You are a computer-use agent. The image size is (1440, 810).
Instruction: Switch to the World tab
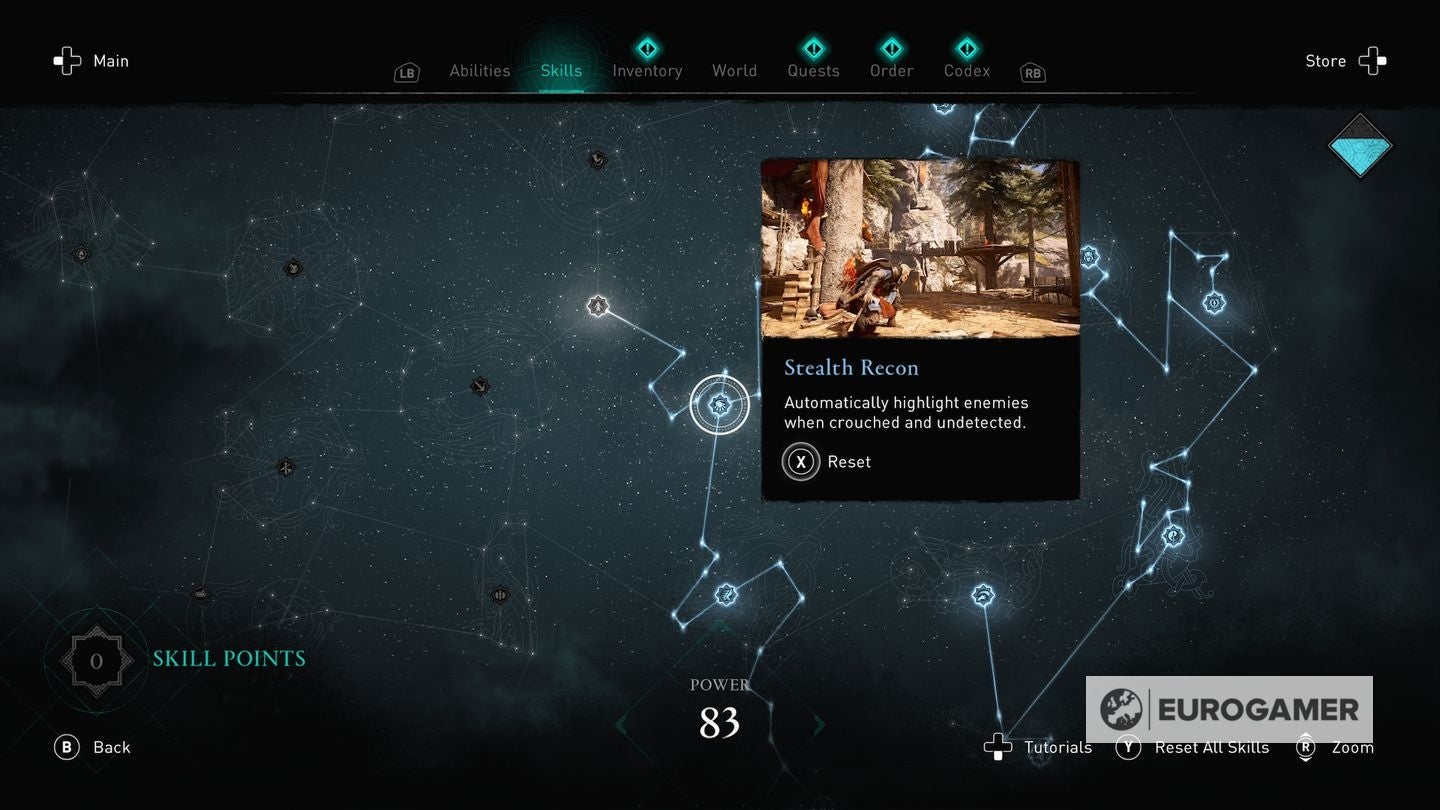[734, 71]
